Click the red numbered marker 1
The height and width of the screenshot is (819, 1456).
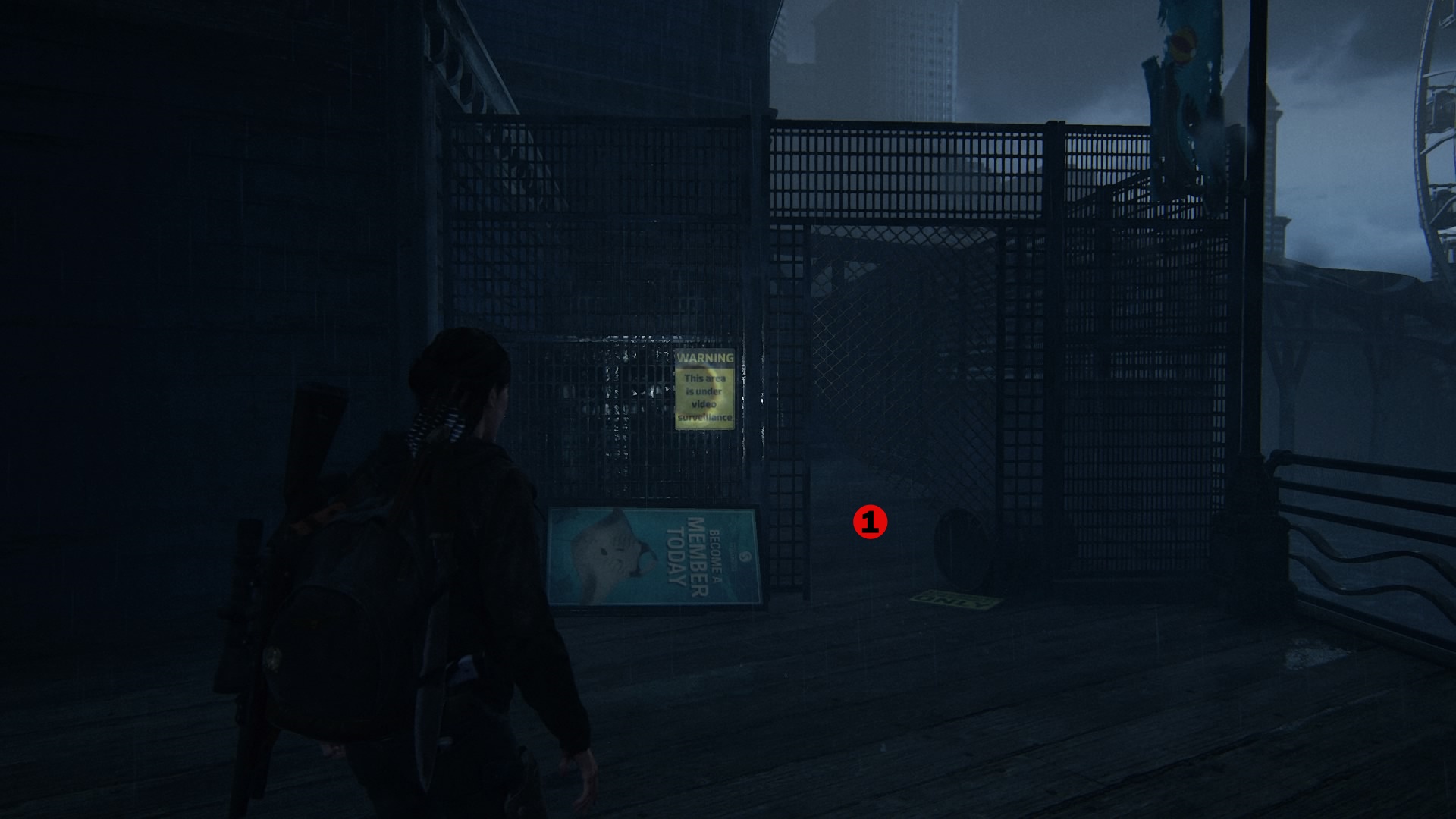(x=870, y=522)
